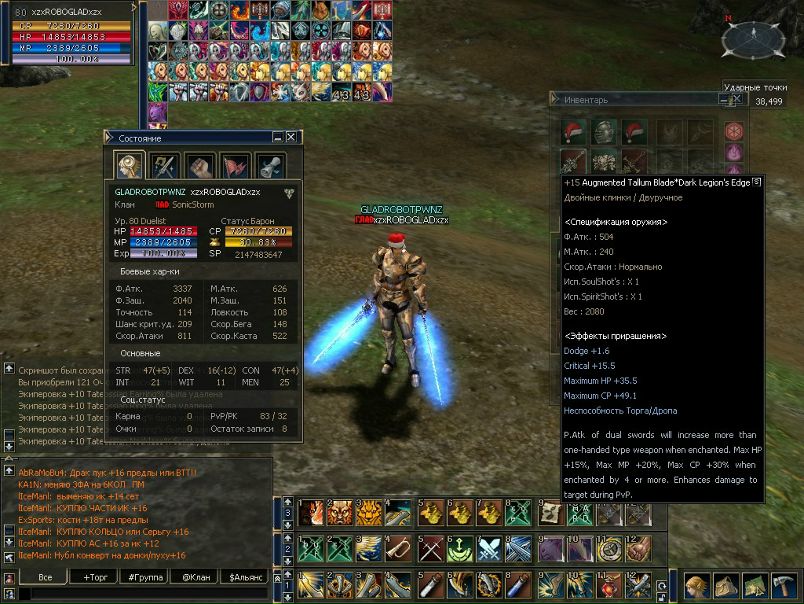The image size is (804, 604).
Task: Switch chat to the +Торг tab
Action: (x=96, y=578)
